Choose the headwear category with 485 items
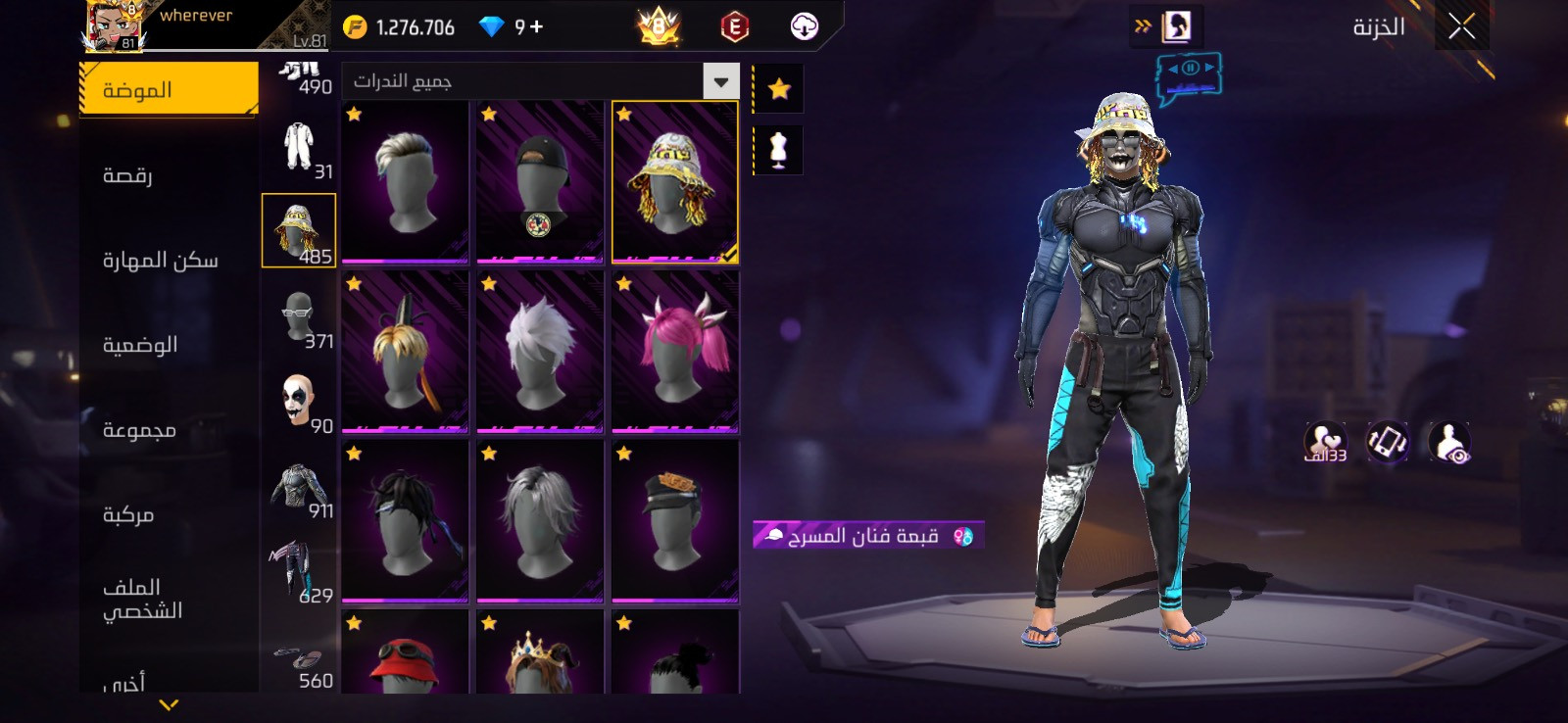The width and height of the screenshot is (1568, 723). pyautogui.click(x=298, y=231)
